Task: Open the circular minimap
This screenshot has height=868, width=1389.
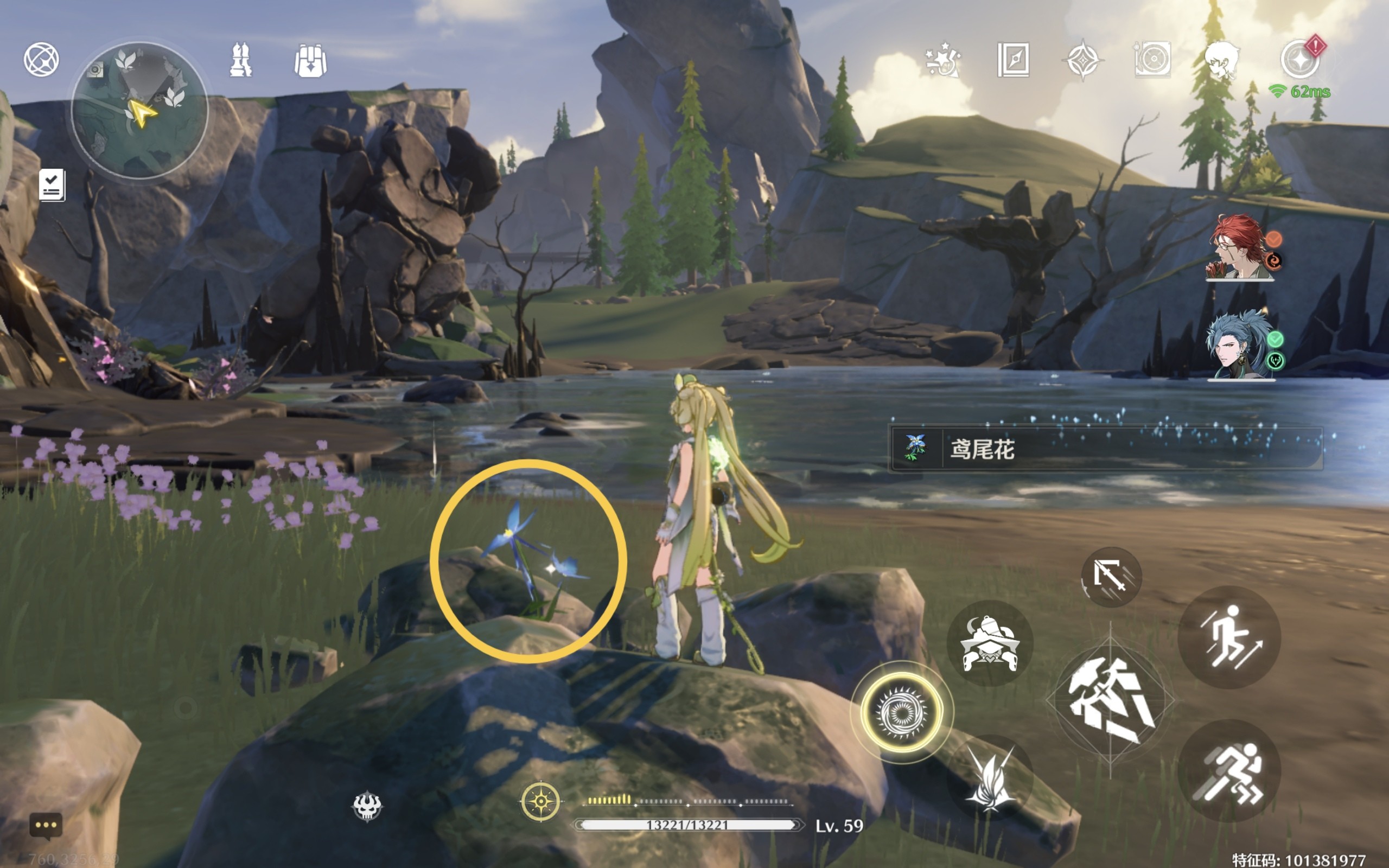Action: pos(139,110)
